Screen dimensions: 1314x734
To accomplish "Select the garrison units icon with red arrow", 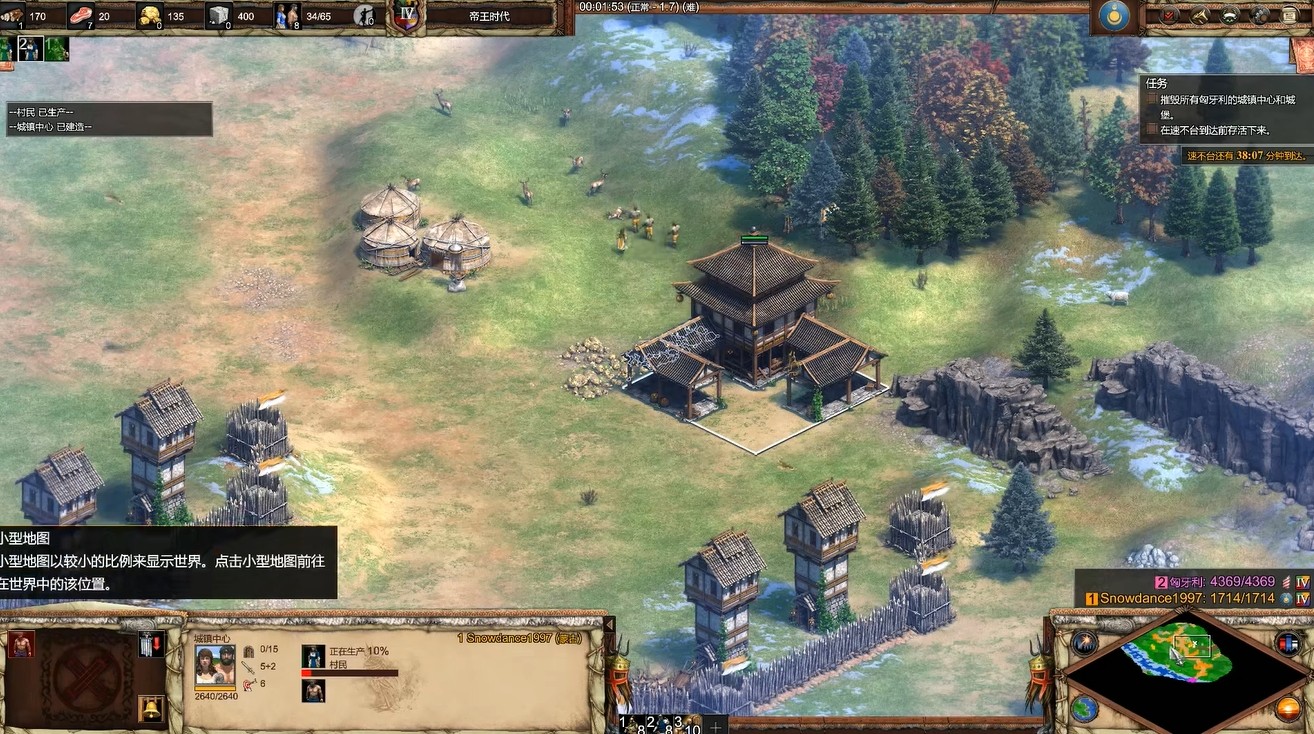I will (151, 644).
